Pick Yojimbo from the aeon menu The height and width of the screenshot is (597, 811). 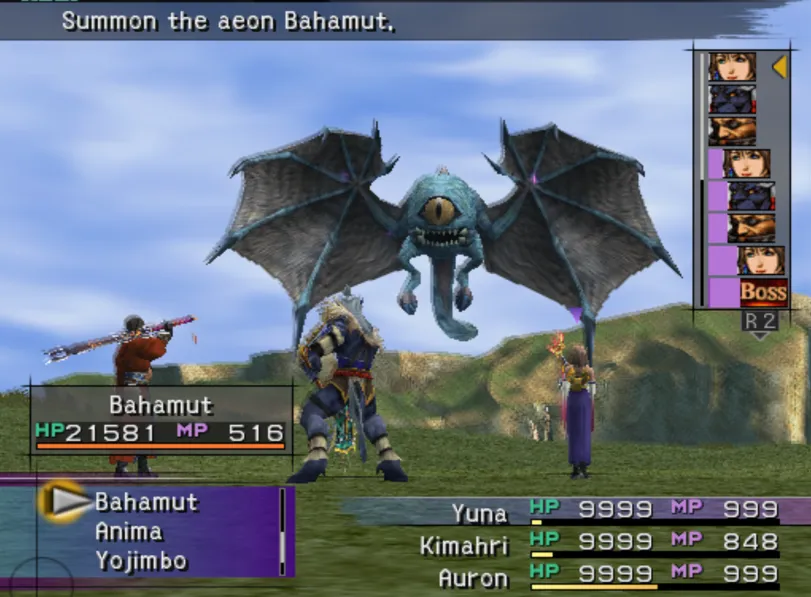pyautogui.click(x=140, y=561)
